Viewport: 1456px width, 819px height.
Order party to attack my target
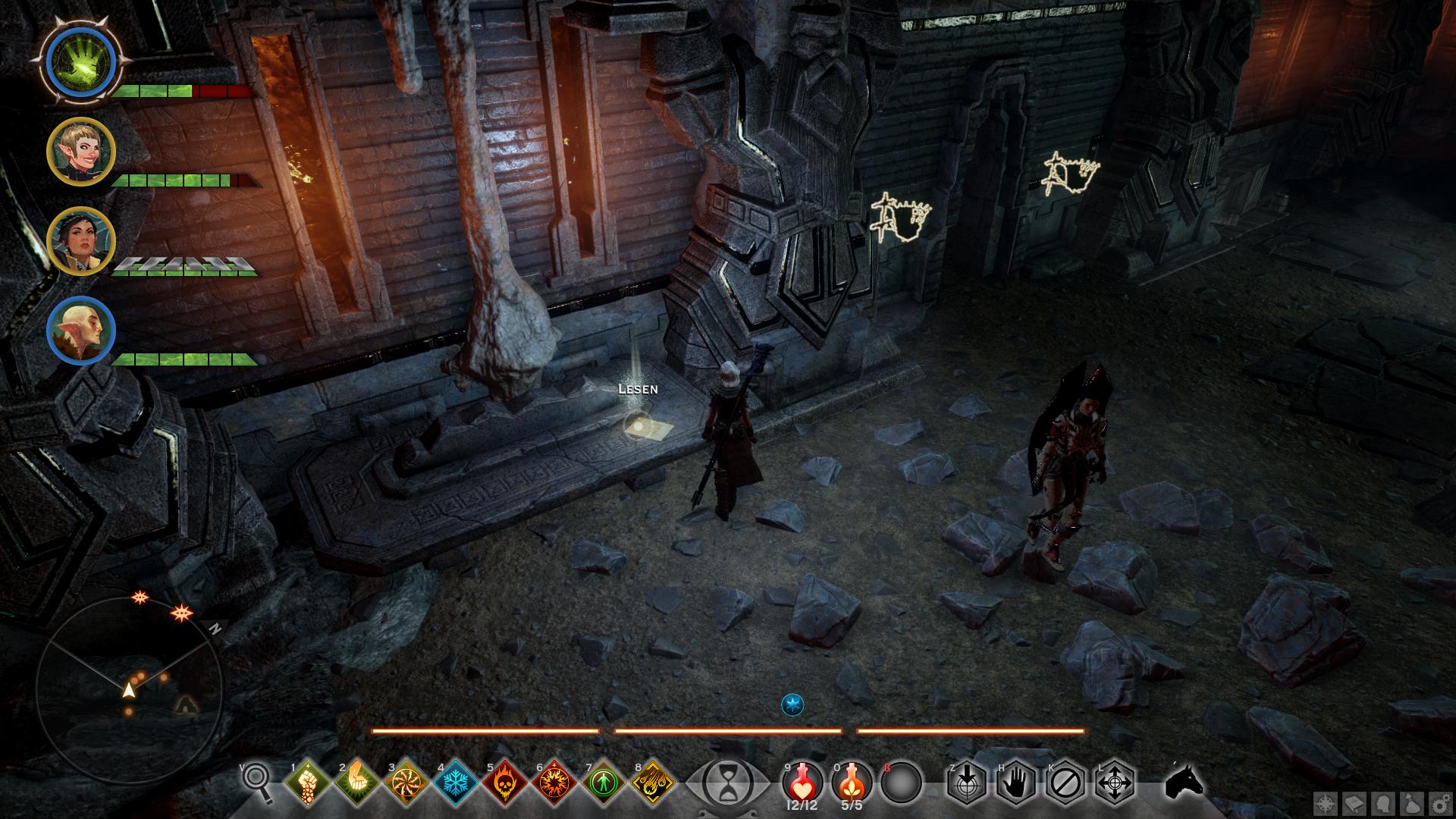[967, 782]
